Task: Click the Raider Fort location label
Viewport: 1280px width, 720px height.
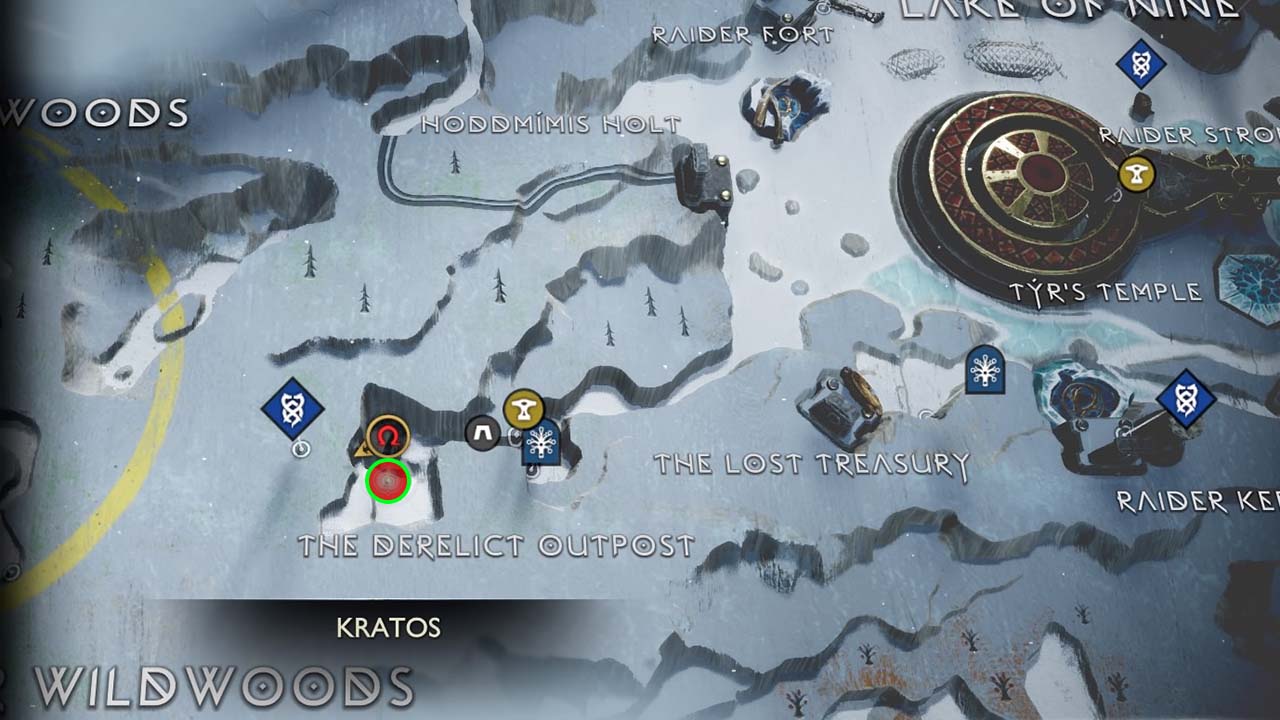Action: pyautogui.click(x=744, y=35)
